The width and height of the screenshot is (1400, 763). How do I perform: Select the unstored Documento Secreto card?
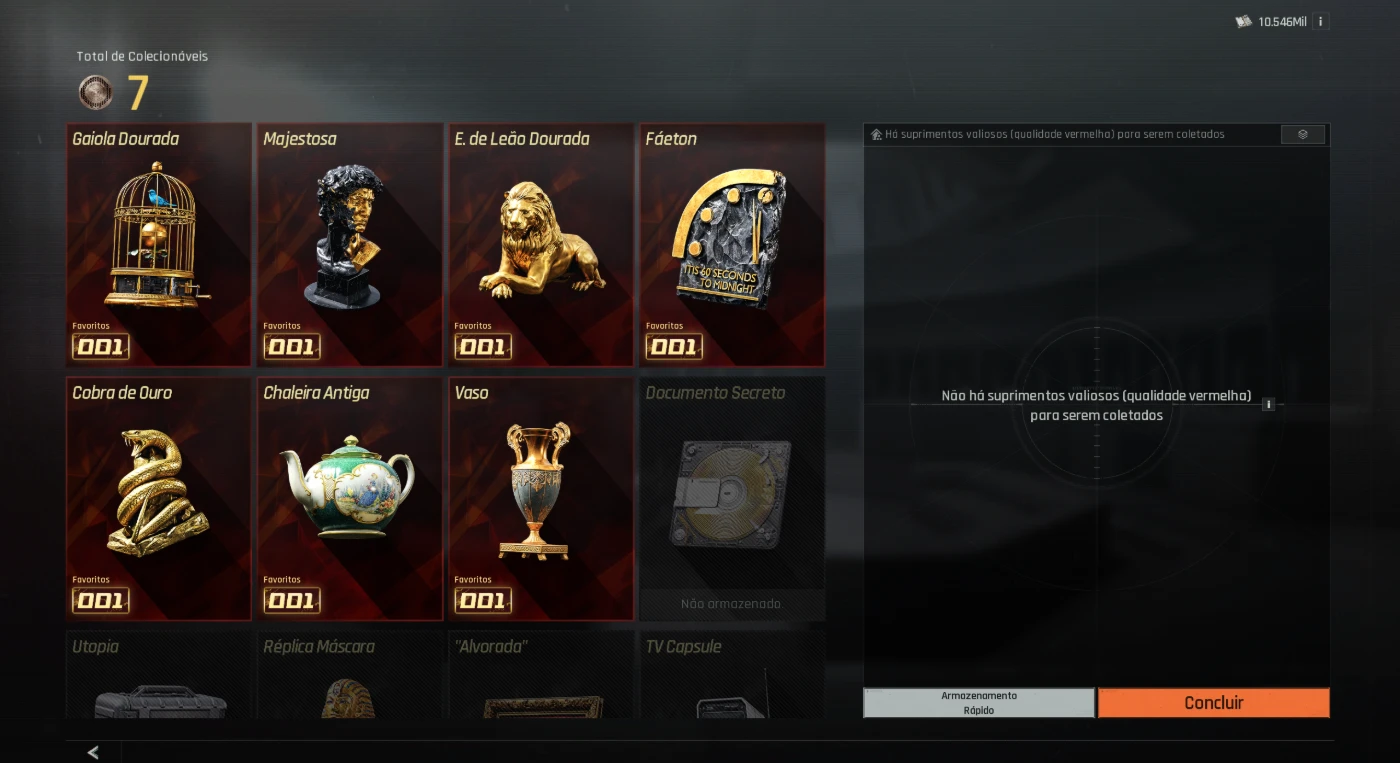(732, 498)
